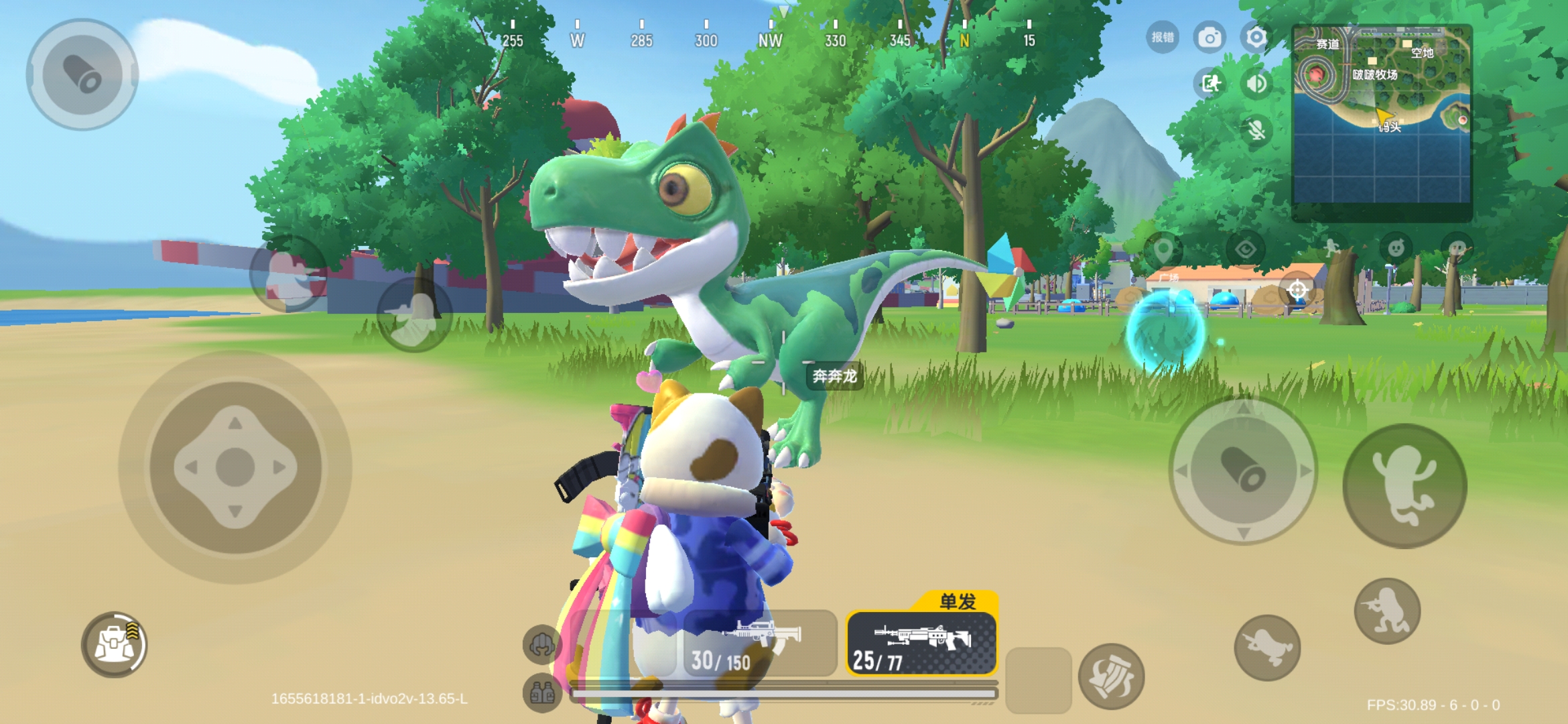The height and width of the screenshot is (724, 1568).
Task: Switch to the 30/150 rifle slot
Action: click(x=760, y=644)
